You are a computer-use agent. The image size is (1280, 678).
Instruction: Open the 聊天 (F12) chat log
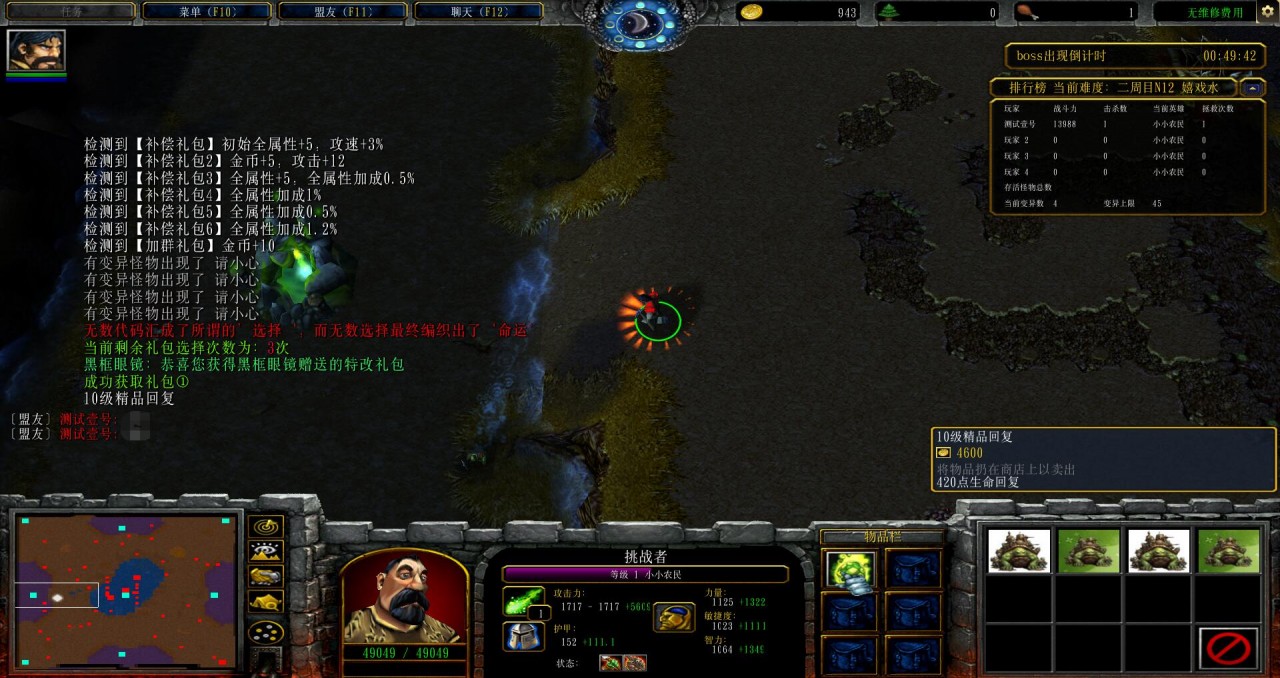tap(478, 12)
